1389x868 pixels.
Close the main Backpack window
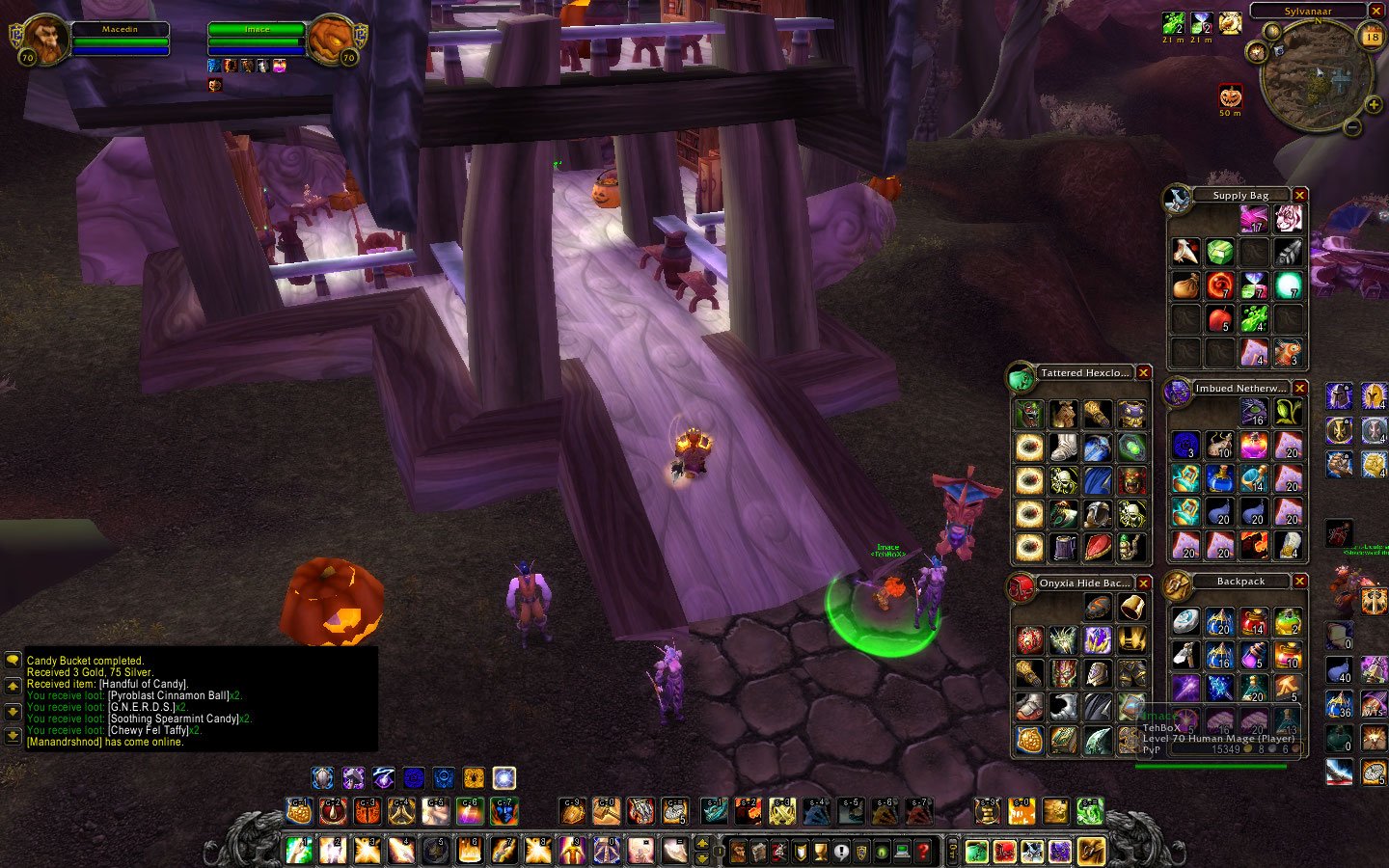pos(1299,581)
